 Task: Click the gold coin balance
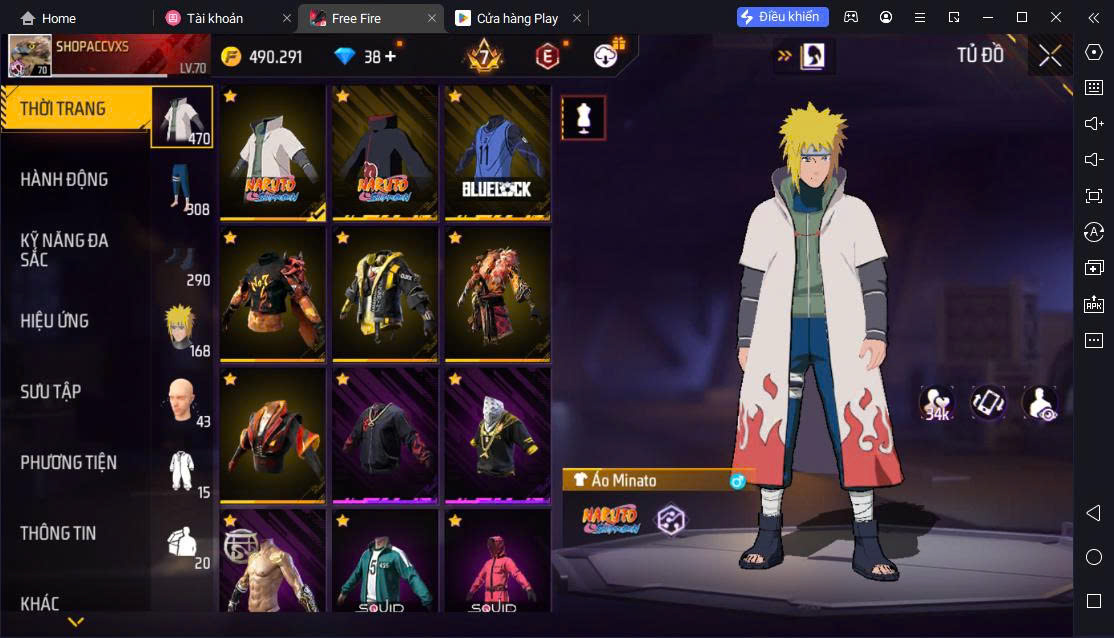click(263, 57)
